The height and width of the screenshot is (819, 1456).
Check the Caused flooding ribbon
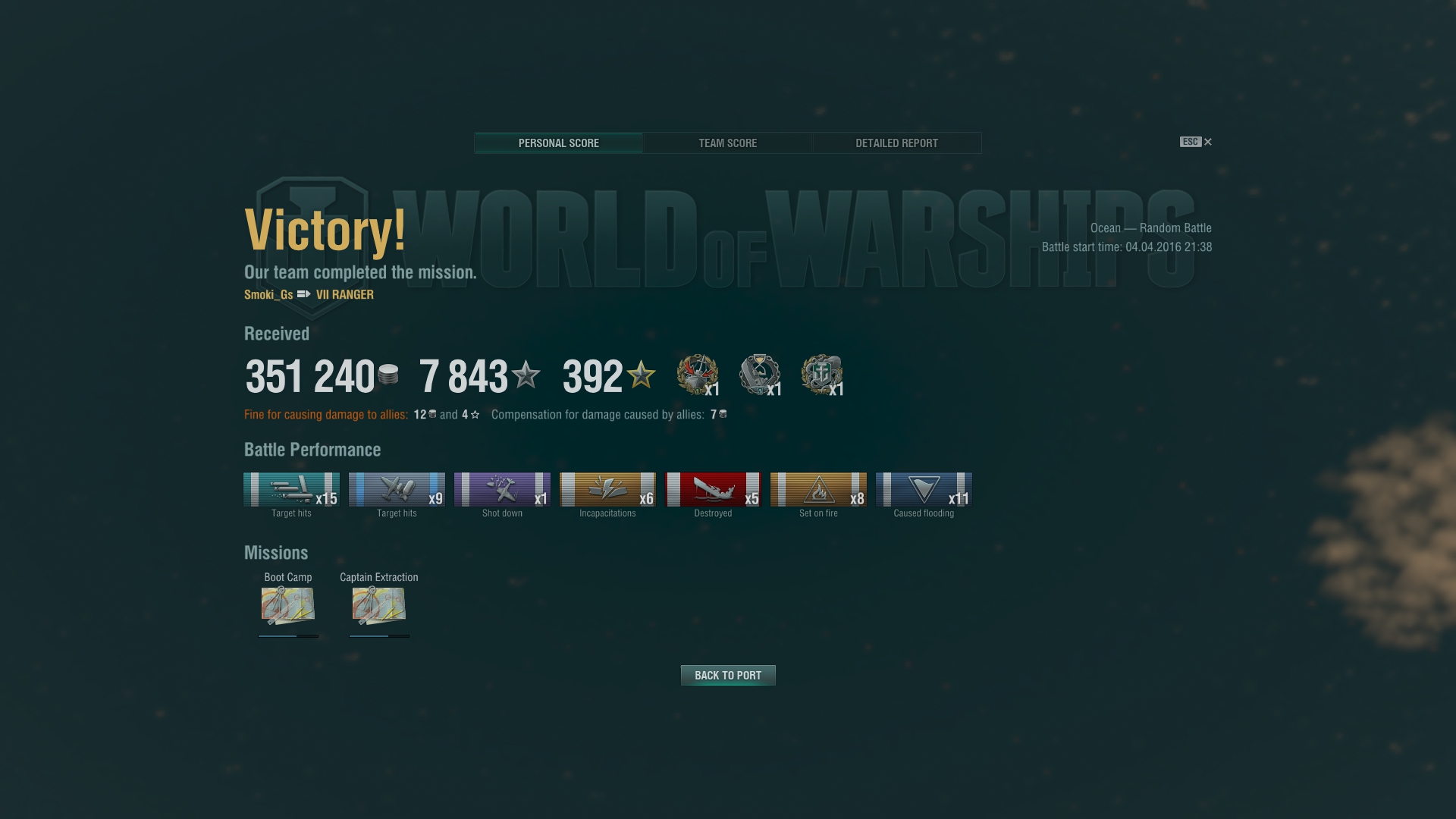tap(924, 489)
